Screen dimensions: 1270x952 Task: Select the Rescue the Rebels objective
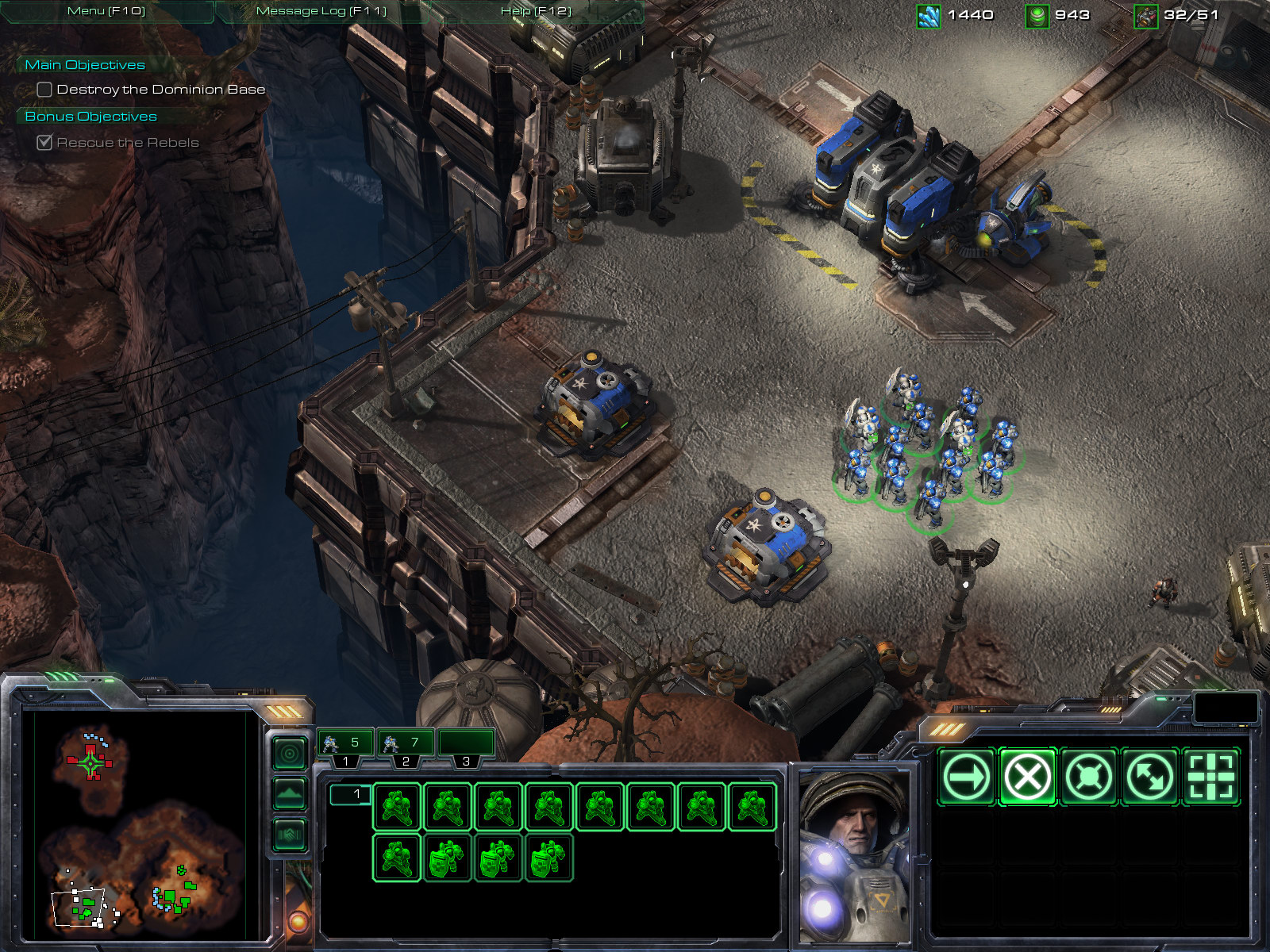127,143
